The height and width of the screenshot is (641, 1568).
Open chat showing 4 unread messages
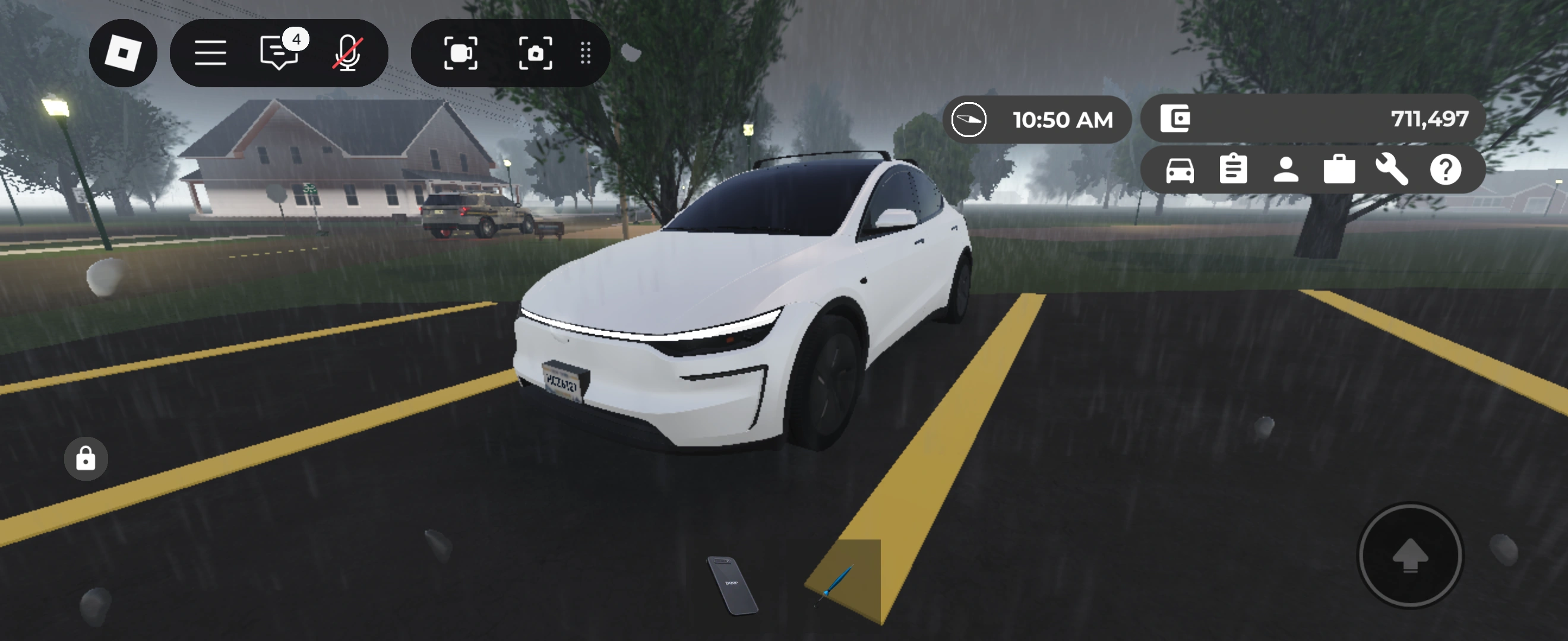(279, 53)
